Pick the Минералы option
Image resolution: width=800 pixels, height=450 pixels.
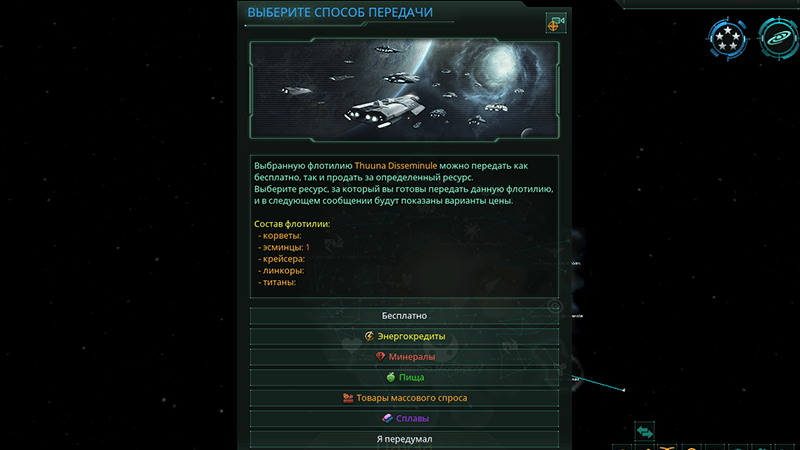tap(404, 357)
